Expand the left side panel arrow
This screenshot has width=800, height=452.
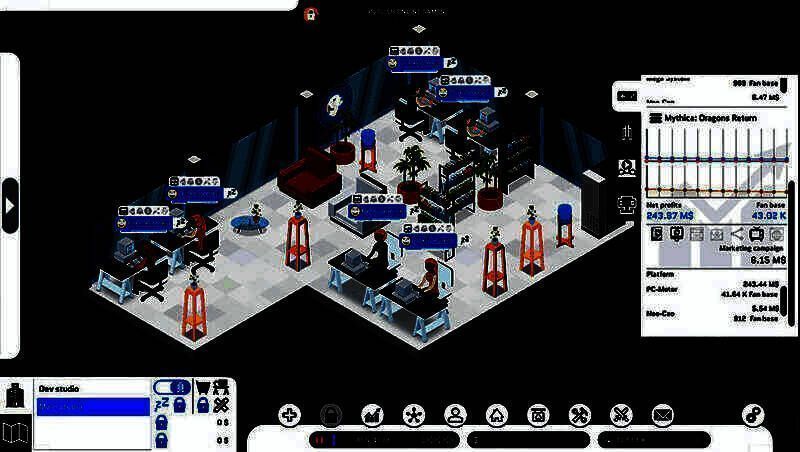pyautogui.click(x=10, y=205)
